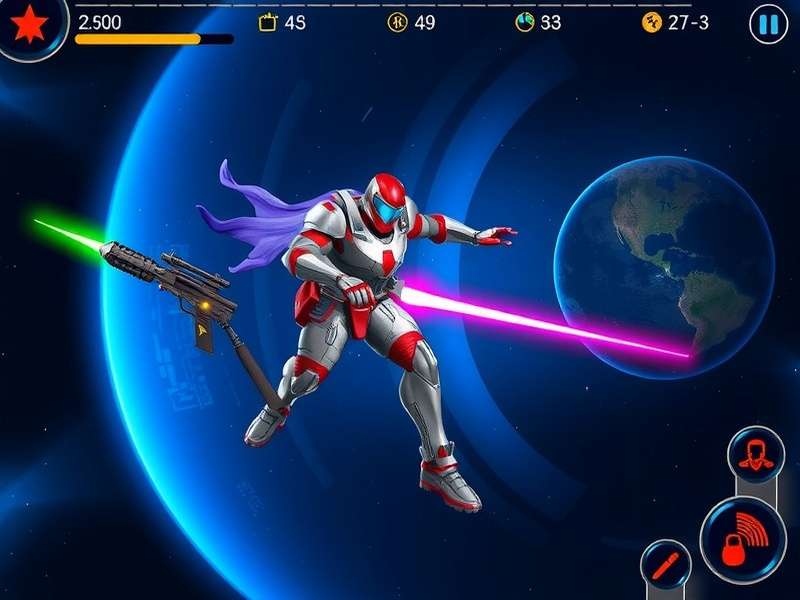Image resolution: width=800 pixels, height=600 pixels.
Task: Activate the character silhouette ability
Action: point(755,456)
